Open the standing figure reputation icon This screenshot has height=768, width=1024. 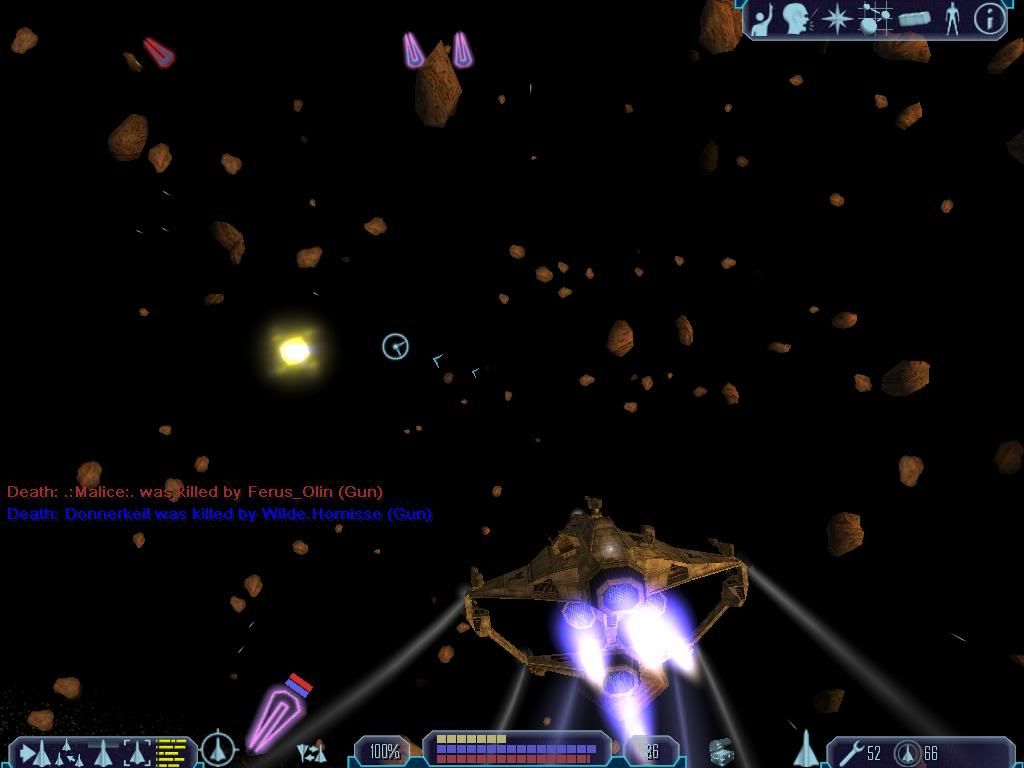point(952,18)
